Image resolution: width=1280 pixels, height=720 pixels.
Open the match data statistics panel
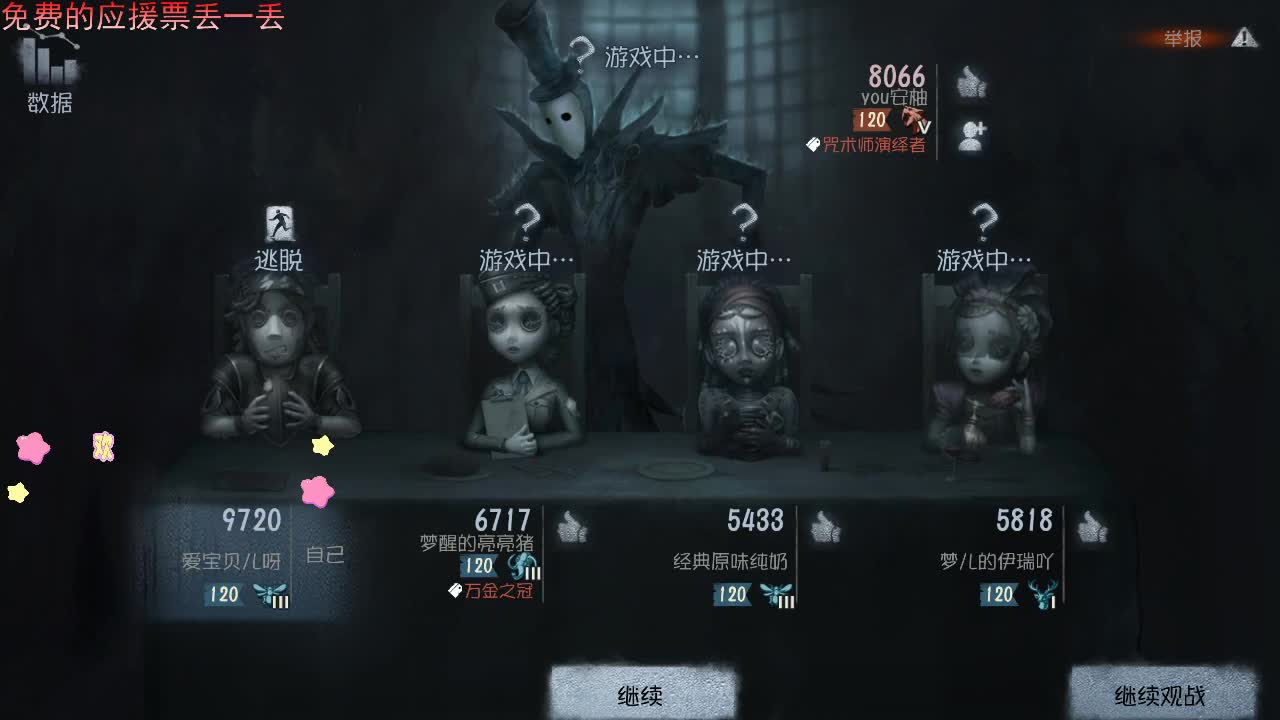[x=48, y=70]
